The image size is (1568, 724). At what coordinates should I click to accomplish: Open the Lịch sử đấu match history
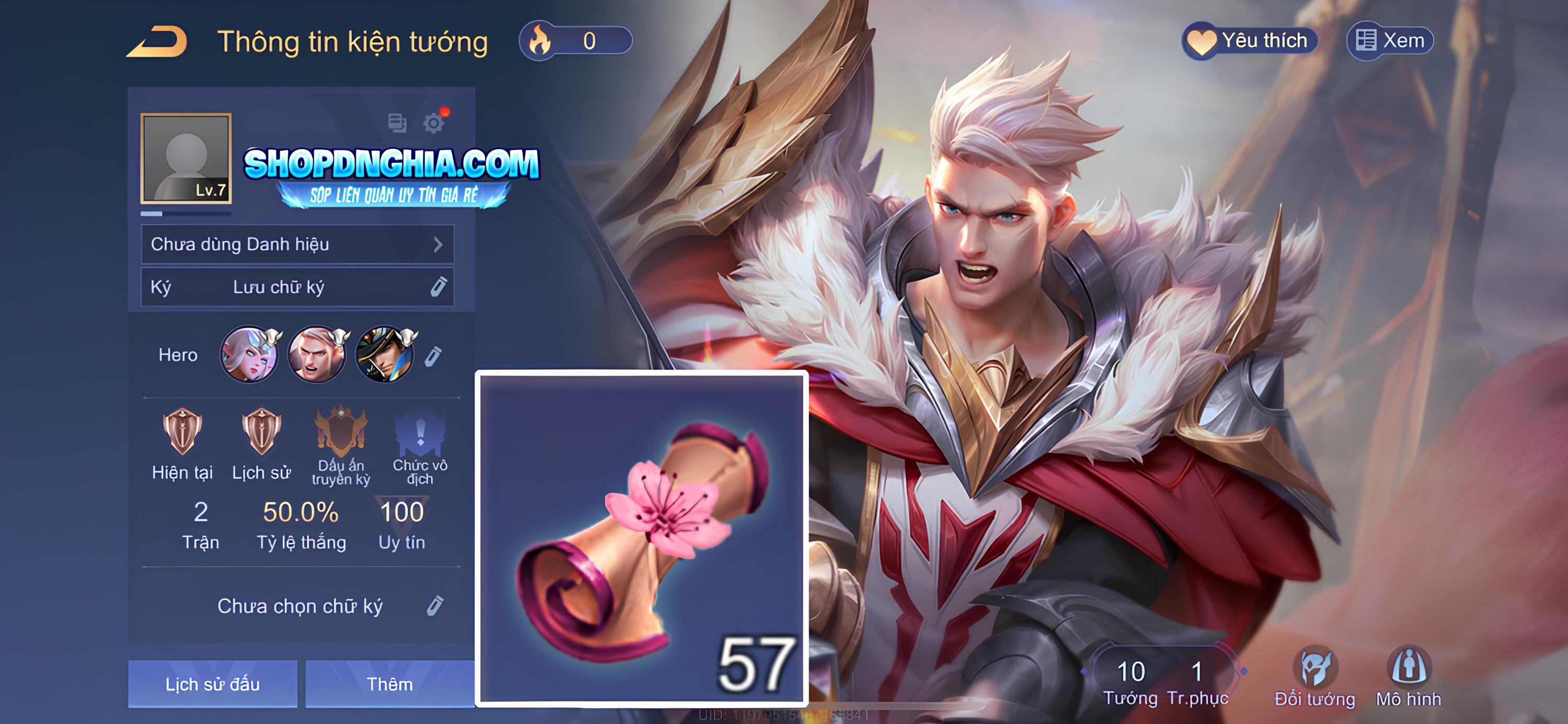pyautogui.click(x=212, y=683)
